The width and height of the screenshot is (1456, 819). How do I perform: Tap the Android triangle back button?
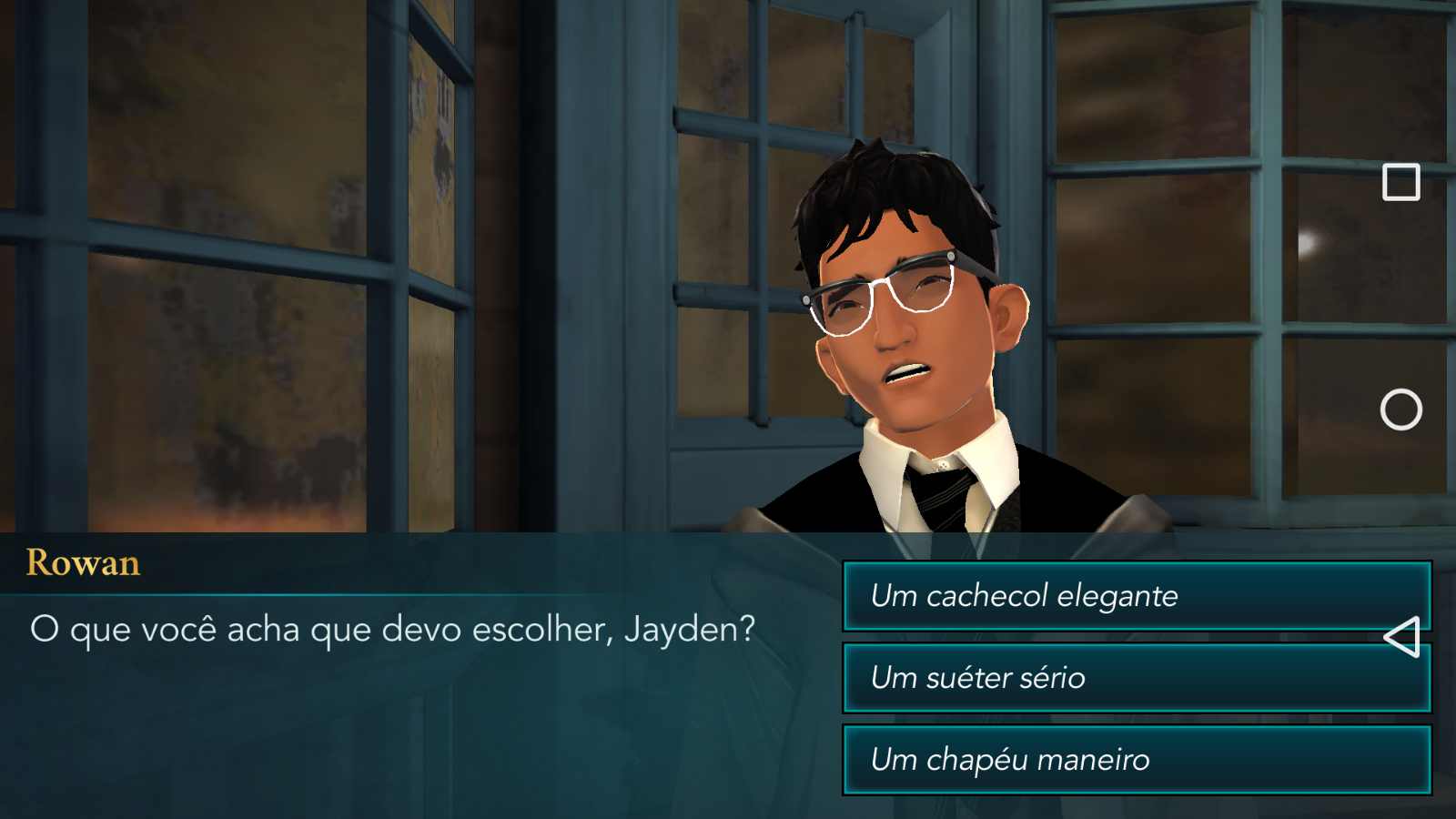pyautogui.click(x=1402, y=637)
